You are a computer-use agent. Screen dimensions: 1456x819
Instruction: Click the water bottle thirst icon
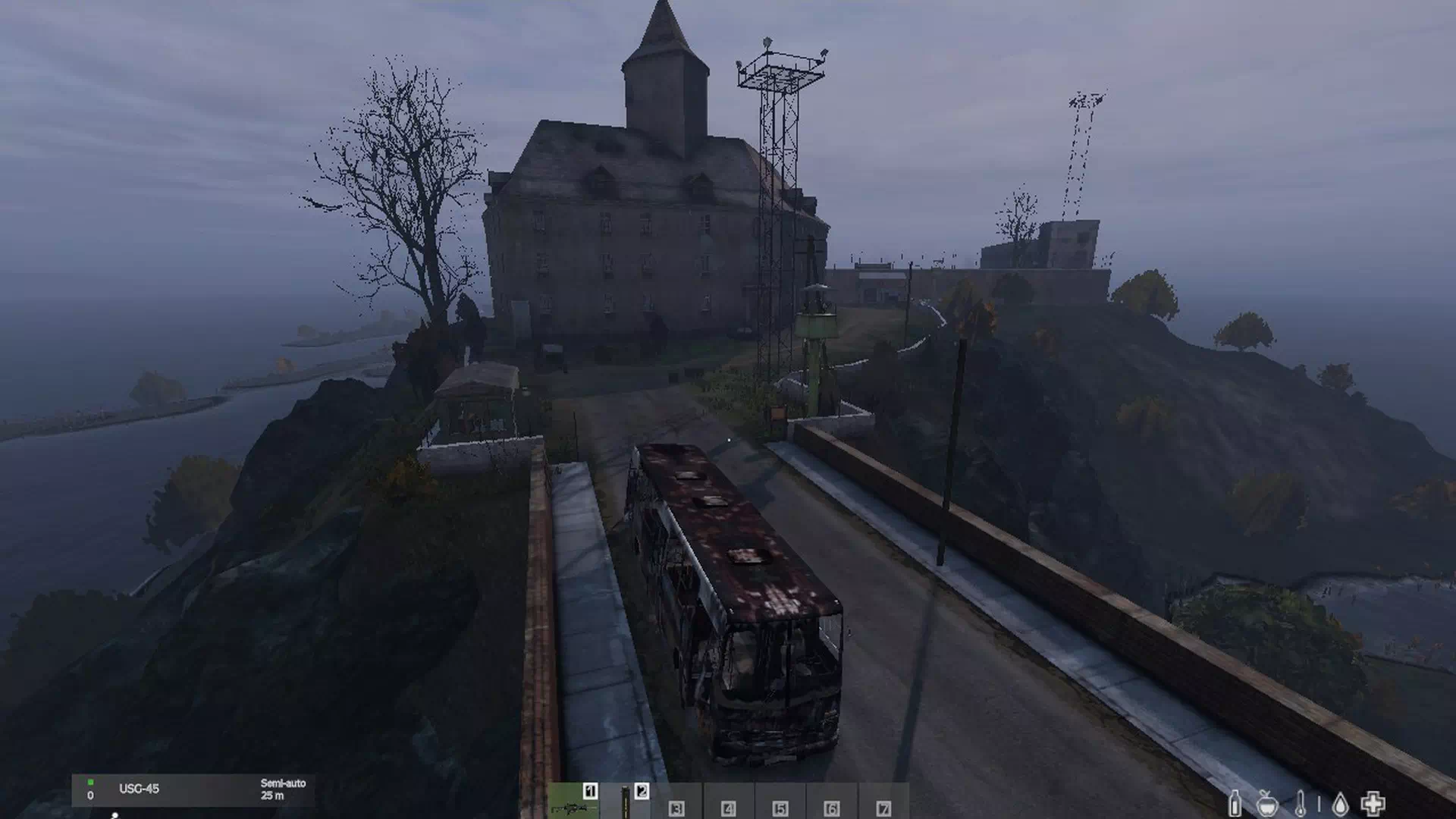pos(1235,804)
